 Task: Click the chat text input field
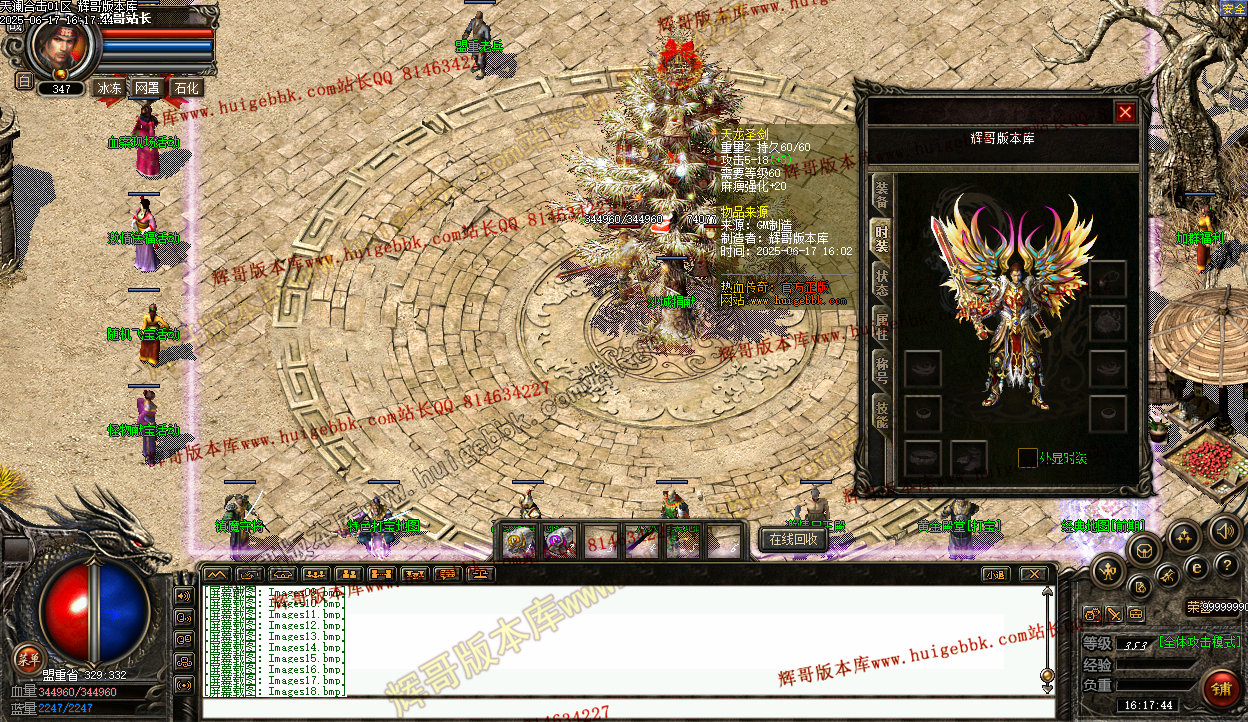[620, 709]
